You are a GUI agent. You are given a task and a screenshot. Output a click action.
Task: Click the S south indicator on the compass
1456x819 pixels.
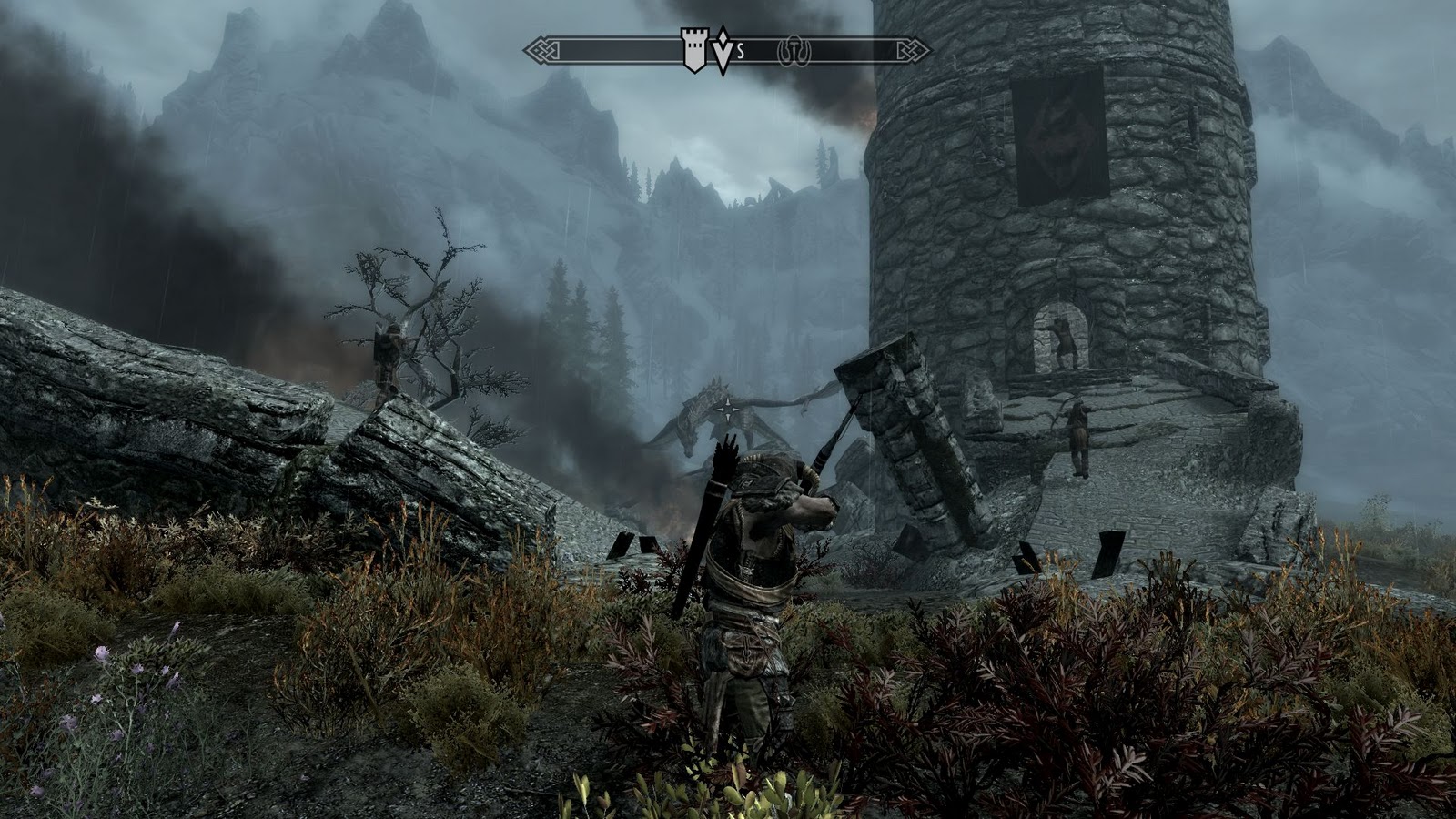pos(741,52)
